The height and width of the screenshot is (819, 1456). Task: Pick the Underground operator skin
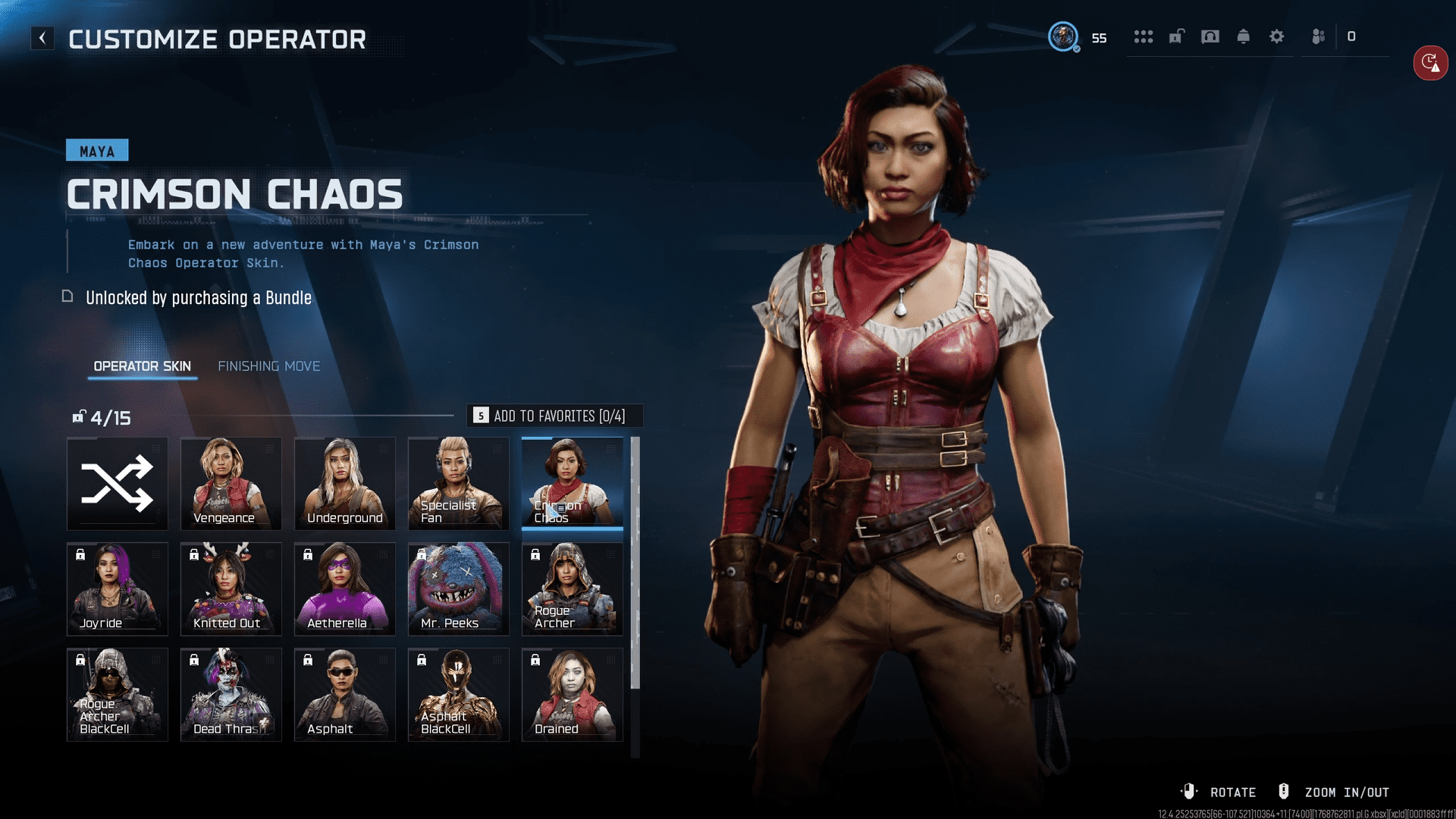point(345,483)
